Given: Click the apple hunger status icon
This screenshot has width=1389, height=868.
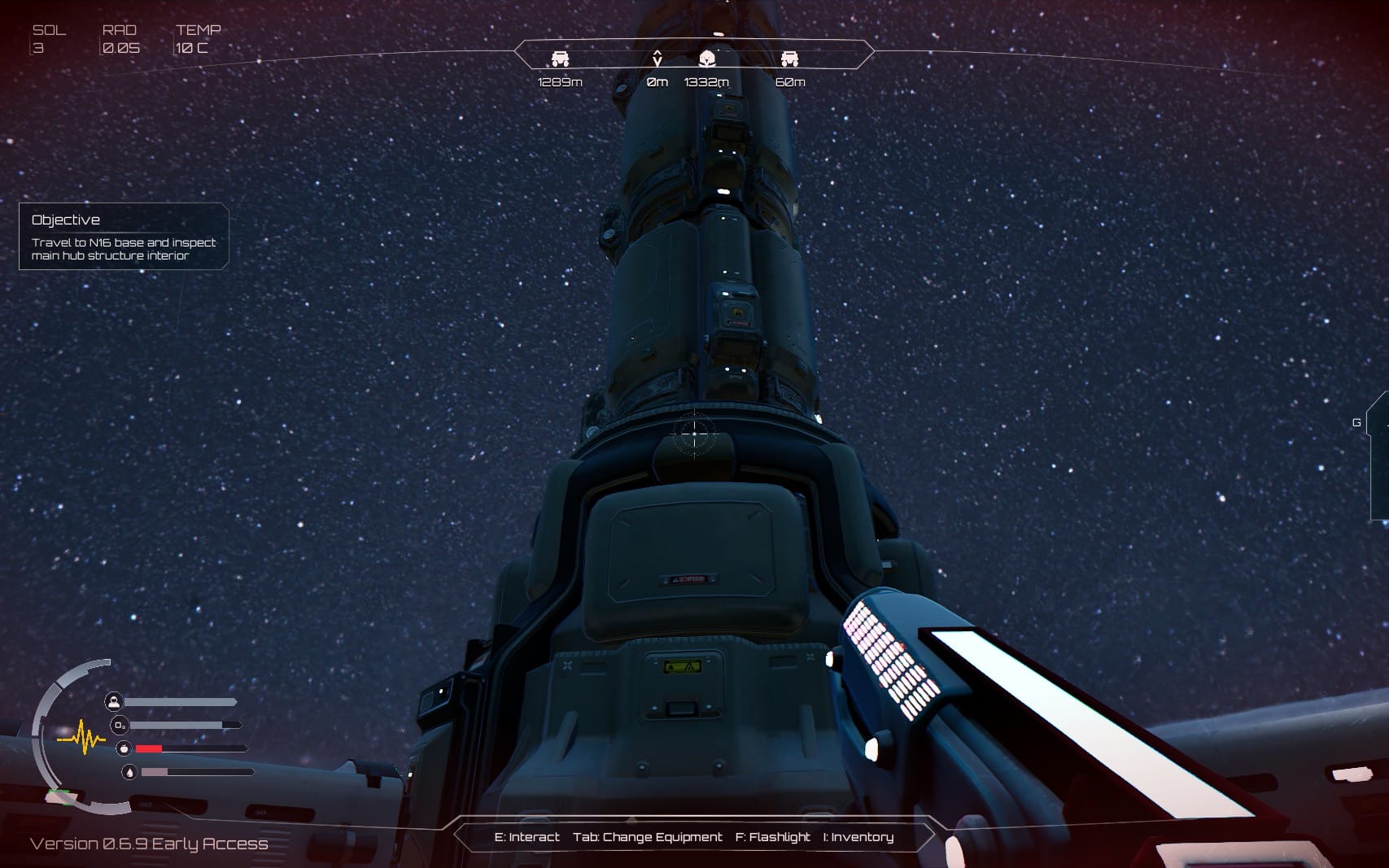Looking at the screenshot, I should (x=124, y=748).
